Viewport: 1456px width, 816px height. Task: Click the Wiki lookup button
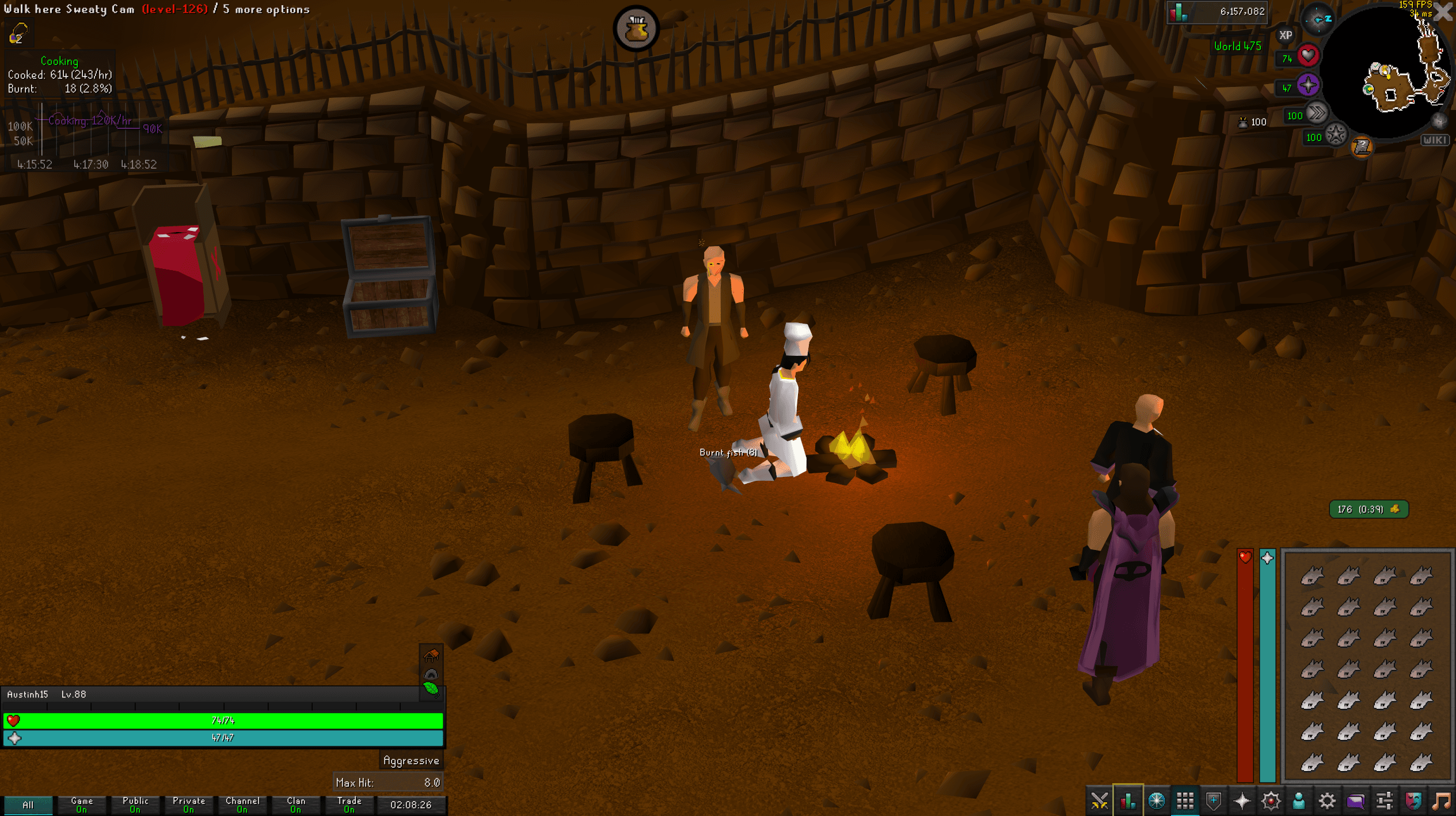click(1436, 140)
